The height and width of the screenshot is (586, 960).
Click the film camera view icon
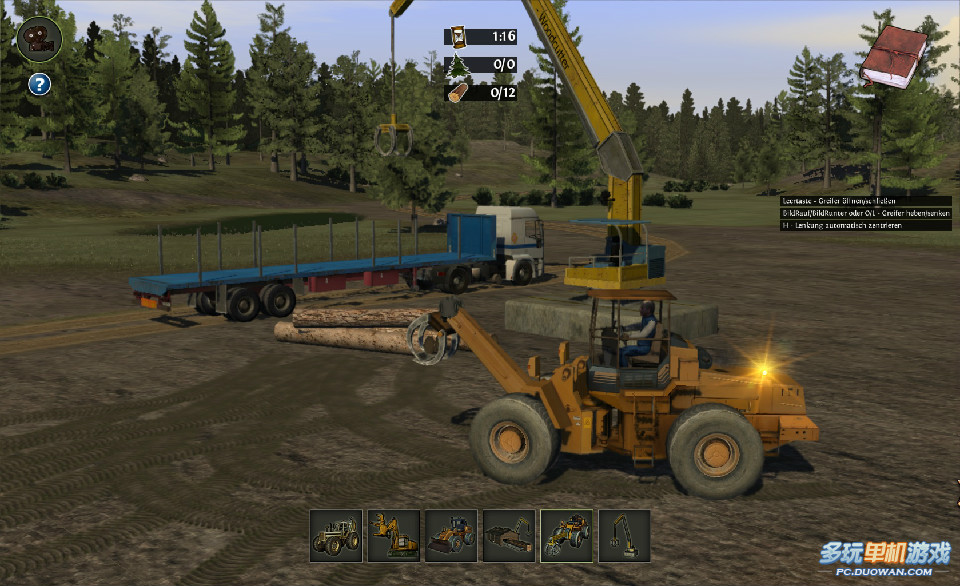pyautogui.click(x=40, y=39)
